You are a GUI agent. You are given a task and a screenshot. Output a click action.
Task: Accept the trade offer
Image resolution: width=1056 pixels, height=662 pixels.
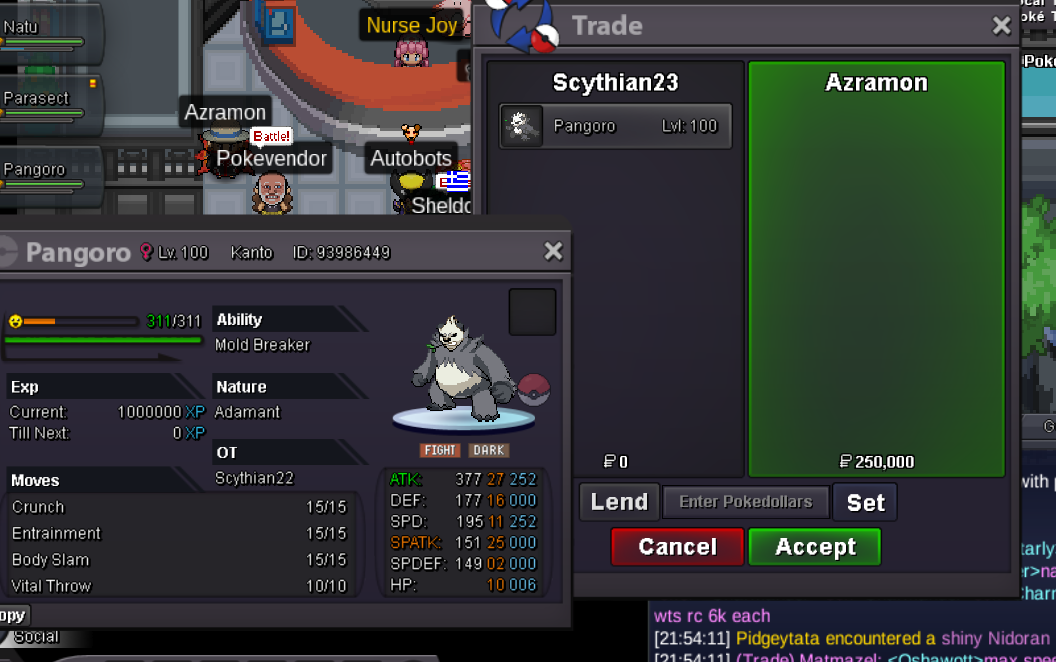click(x=814, y=547)
